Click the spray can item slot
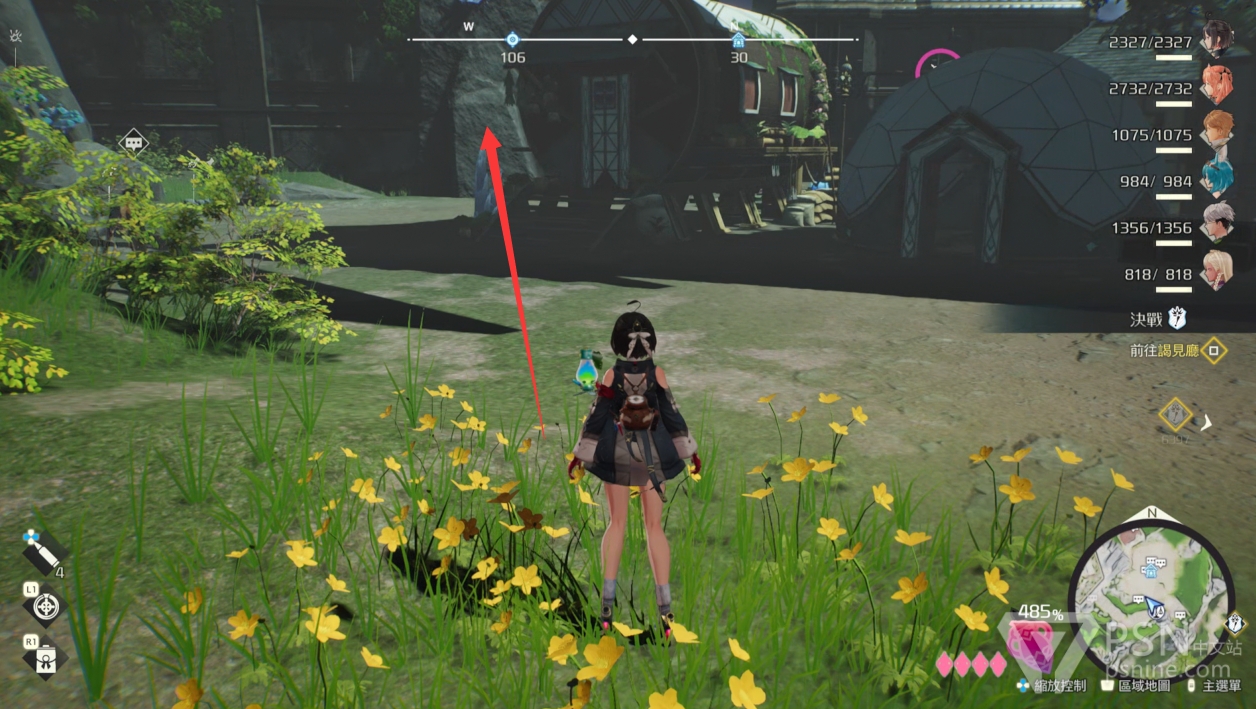The image size is (1256, 709). click(43, 549)
